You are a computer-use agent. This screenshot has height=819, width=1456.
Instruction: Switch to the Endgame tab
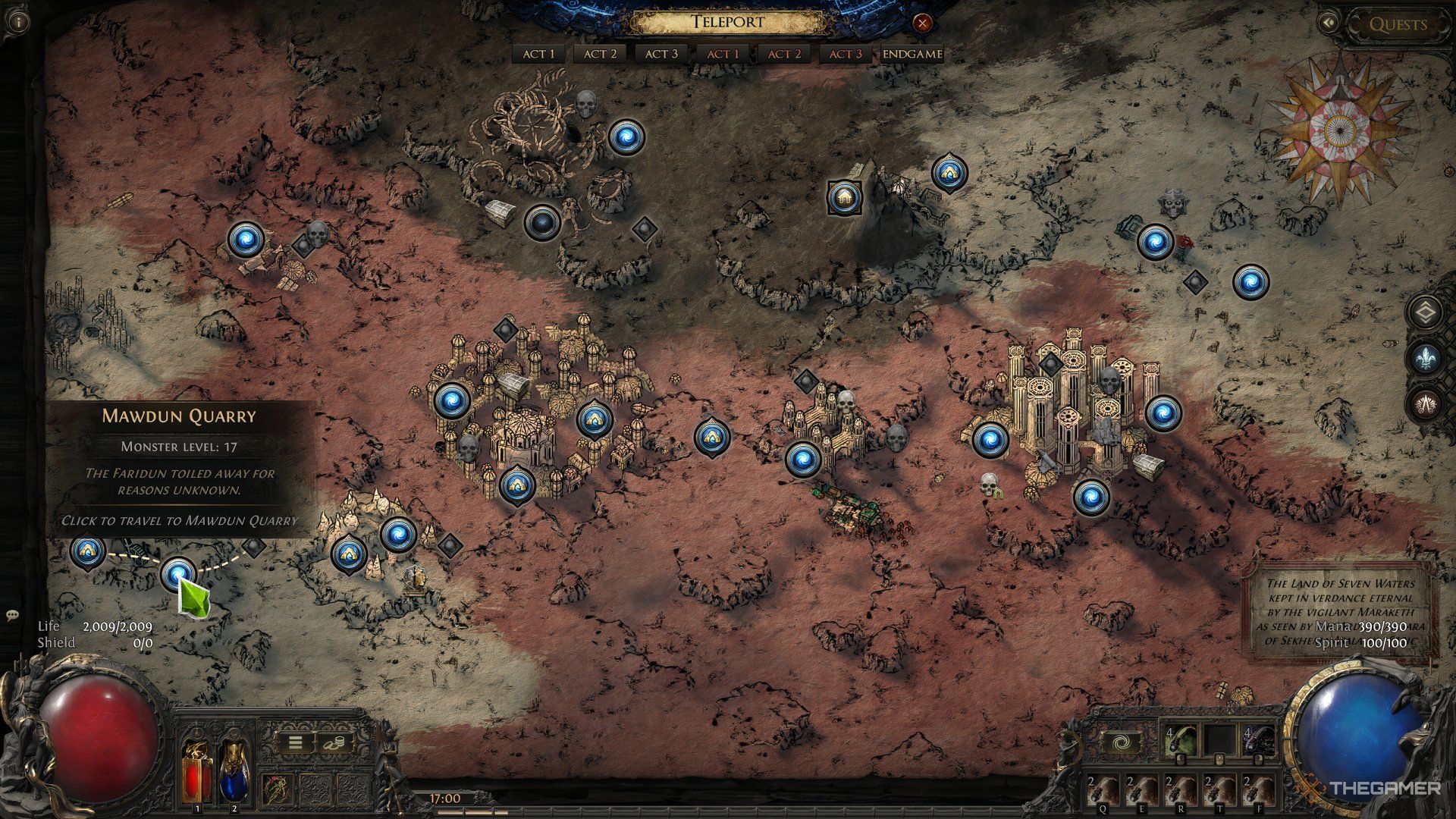click(912, 54)
